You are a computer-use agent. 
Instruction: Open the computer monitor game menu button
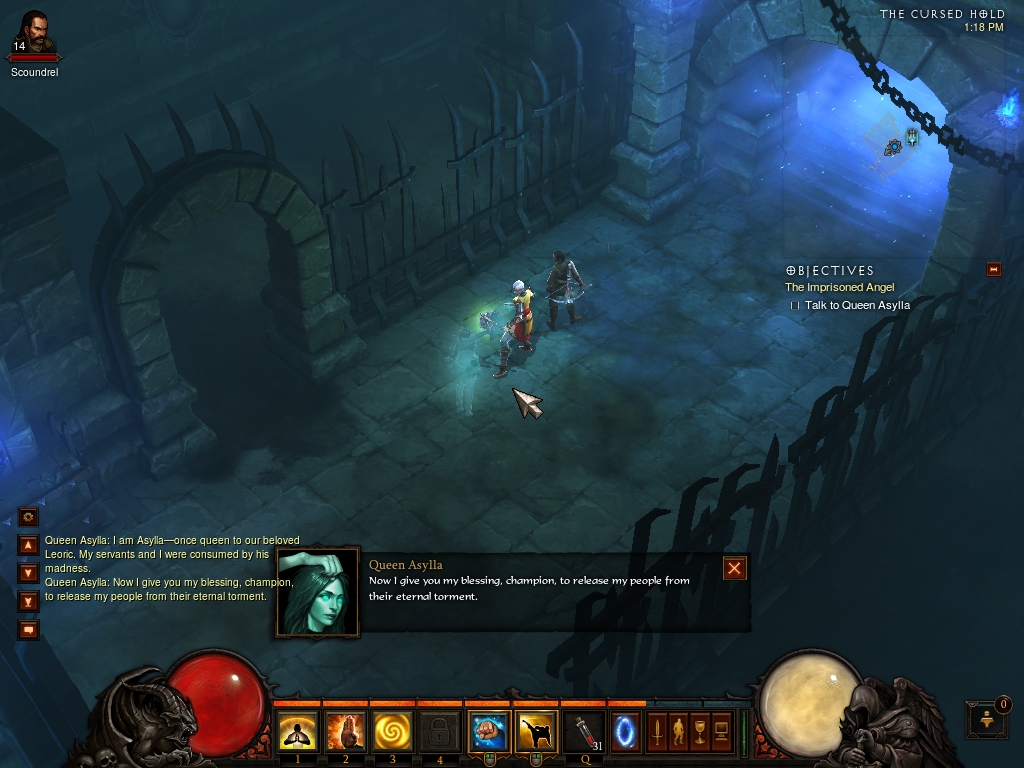tap(722, 731)
